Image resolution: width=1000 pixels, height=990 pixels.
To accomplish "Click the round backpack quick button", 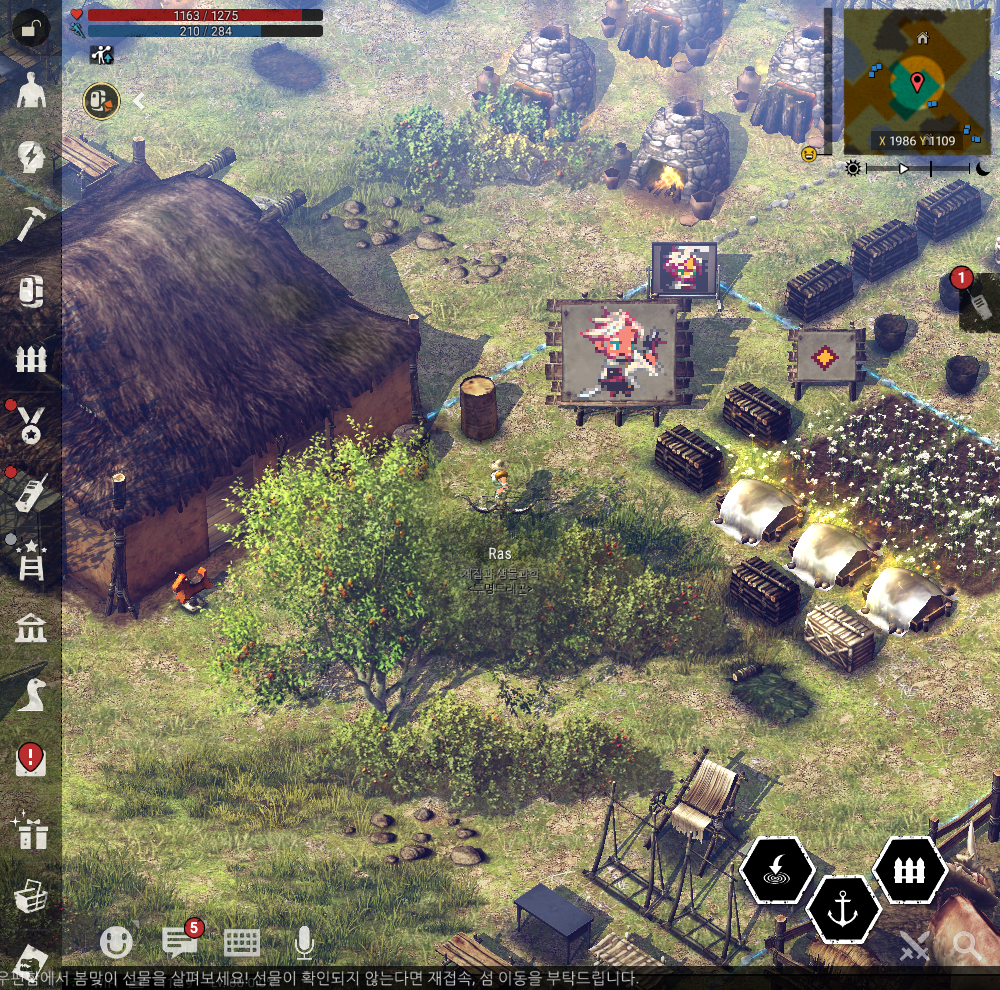I will click(101, 100).
